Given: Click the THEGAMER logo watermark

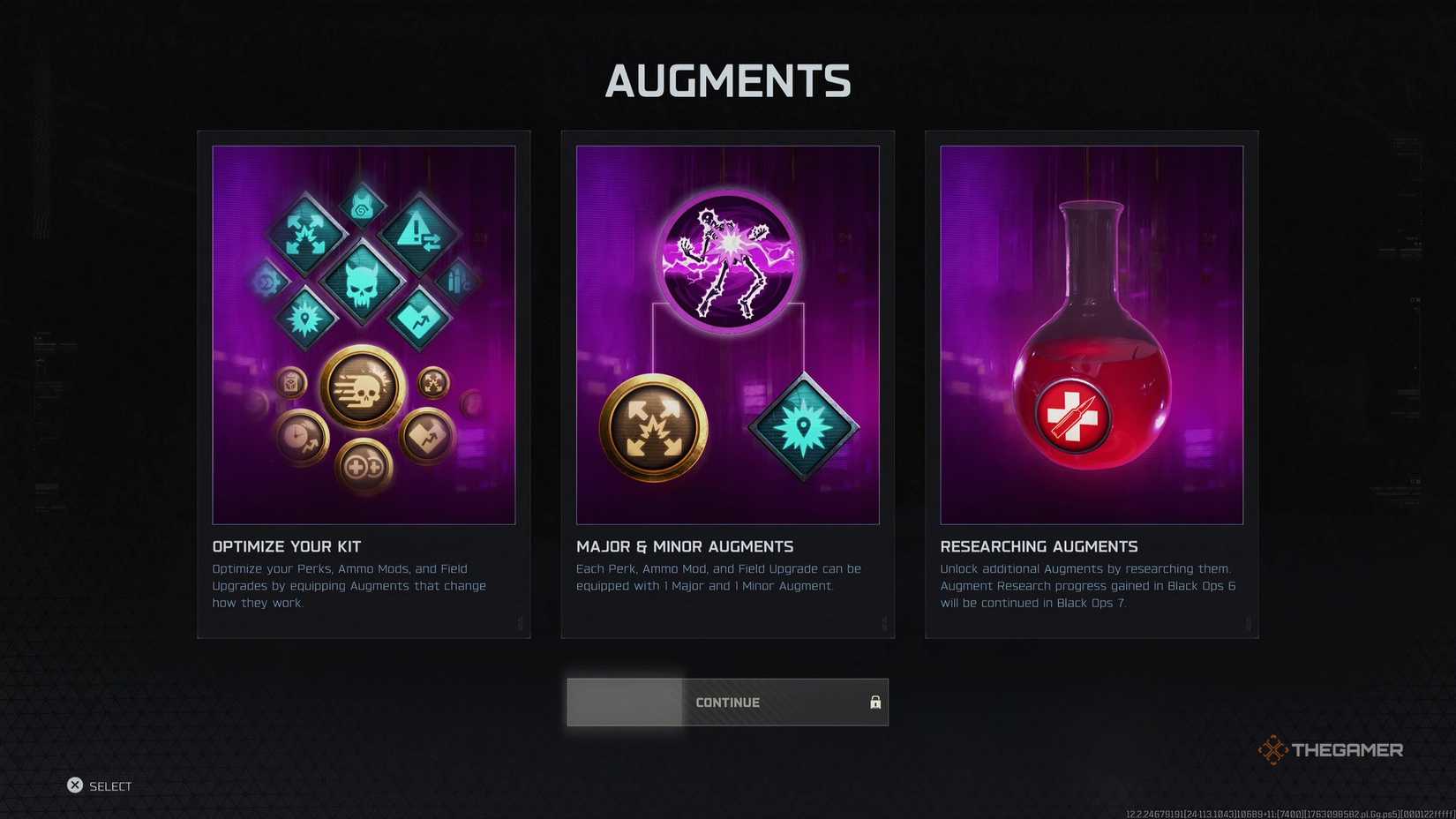Looking at the screenshot, I should tap(1330, 749).
